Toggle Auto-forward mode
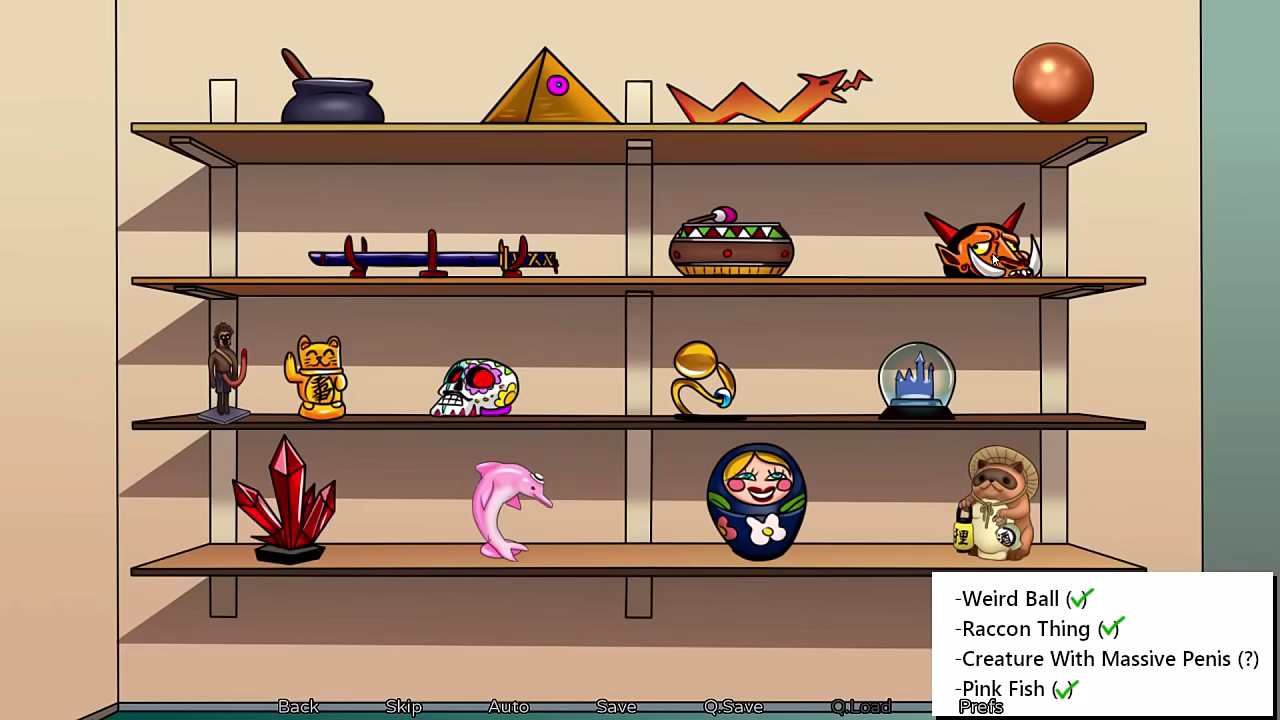The width and height of the screenshot is (1280, 720). pos(508,706)
